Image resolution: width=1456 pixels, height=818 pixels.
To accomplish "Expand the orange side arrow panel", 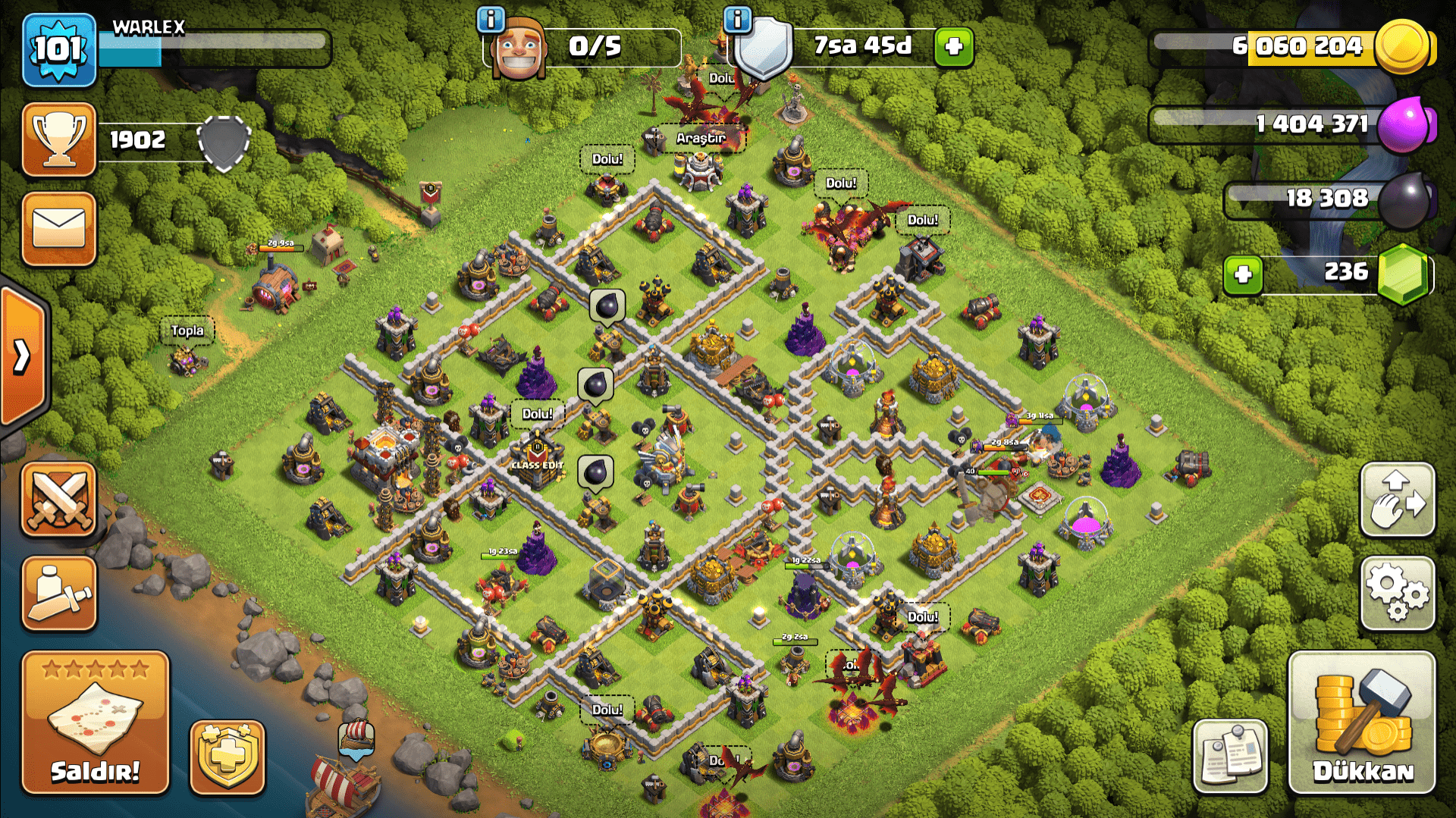I will click(x=23, y=355).
